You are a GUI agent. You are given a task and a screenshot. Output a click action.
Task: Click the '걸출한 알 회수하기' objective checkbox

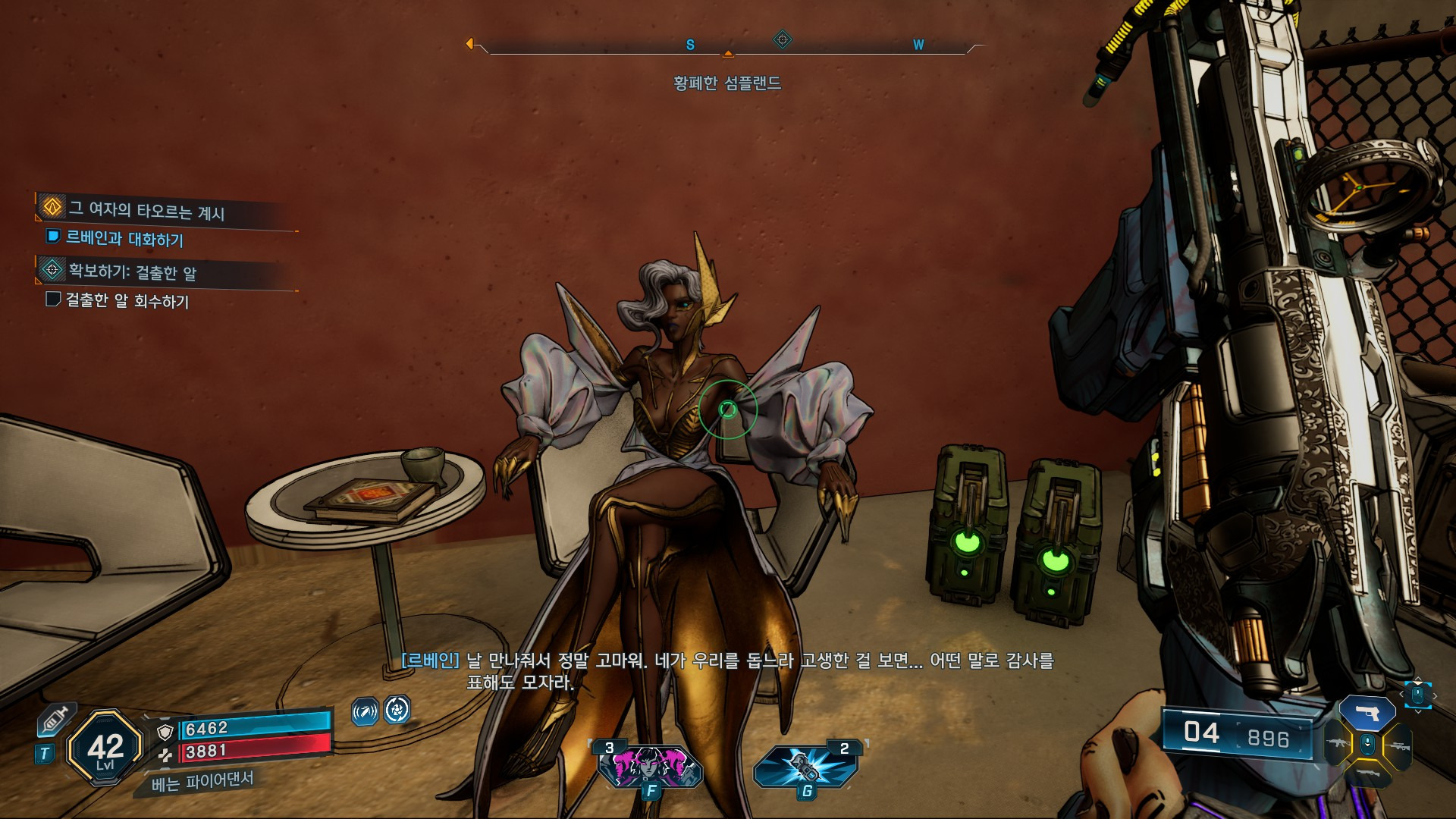(x=53, y=300)
